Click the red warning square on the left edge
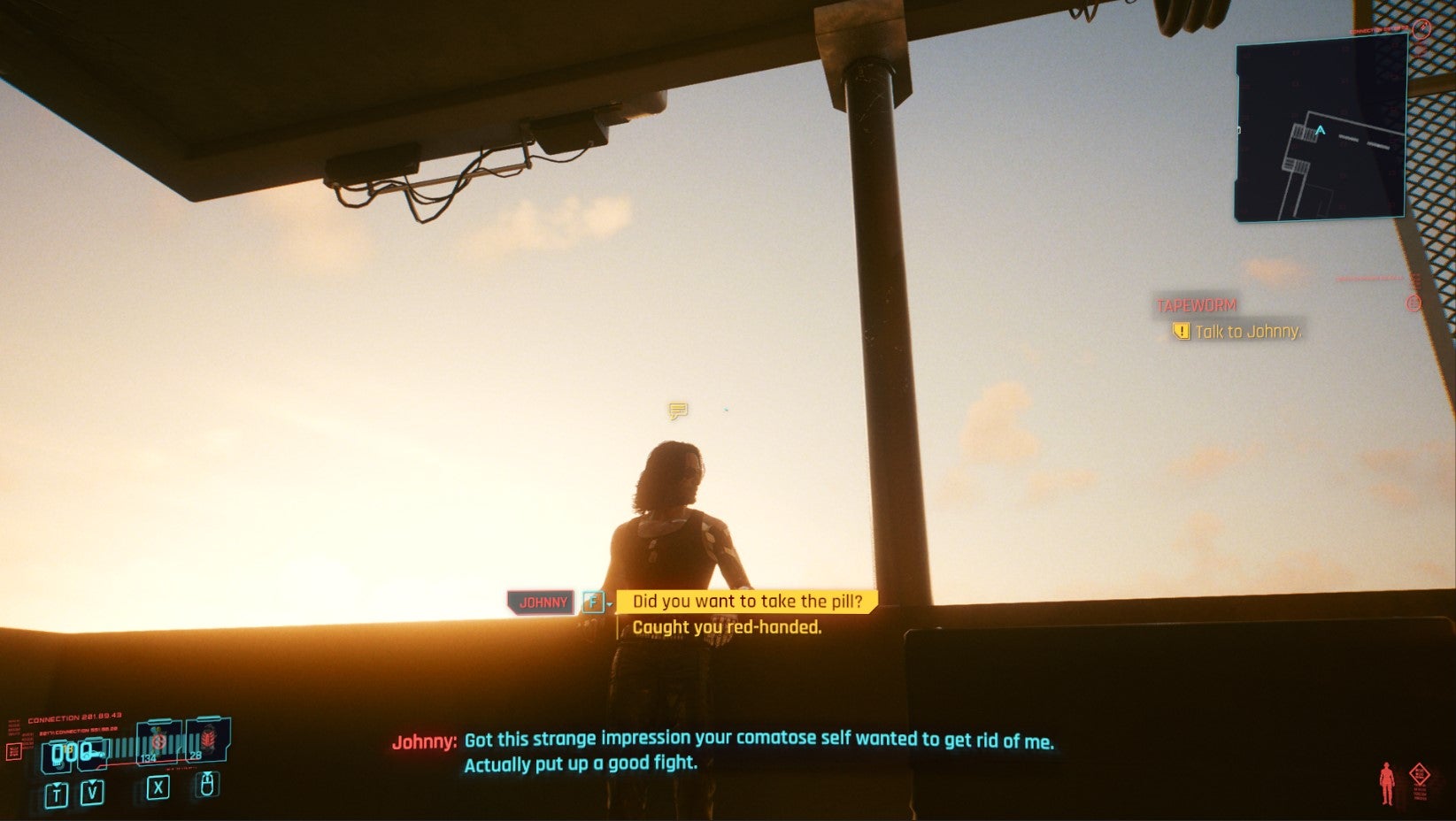This screenshot has width=1456, height=821. point(14,752)
